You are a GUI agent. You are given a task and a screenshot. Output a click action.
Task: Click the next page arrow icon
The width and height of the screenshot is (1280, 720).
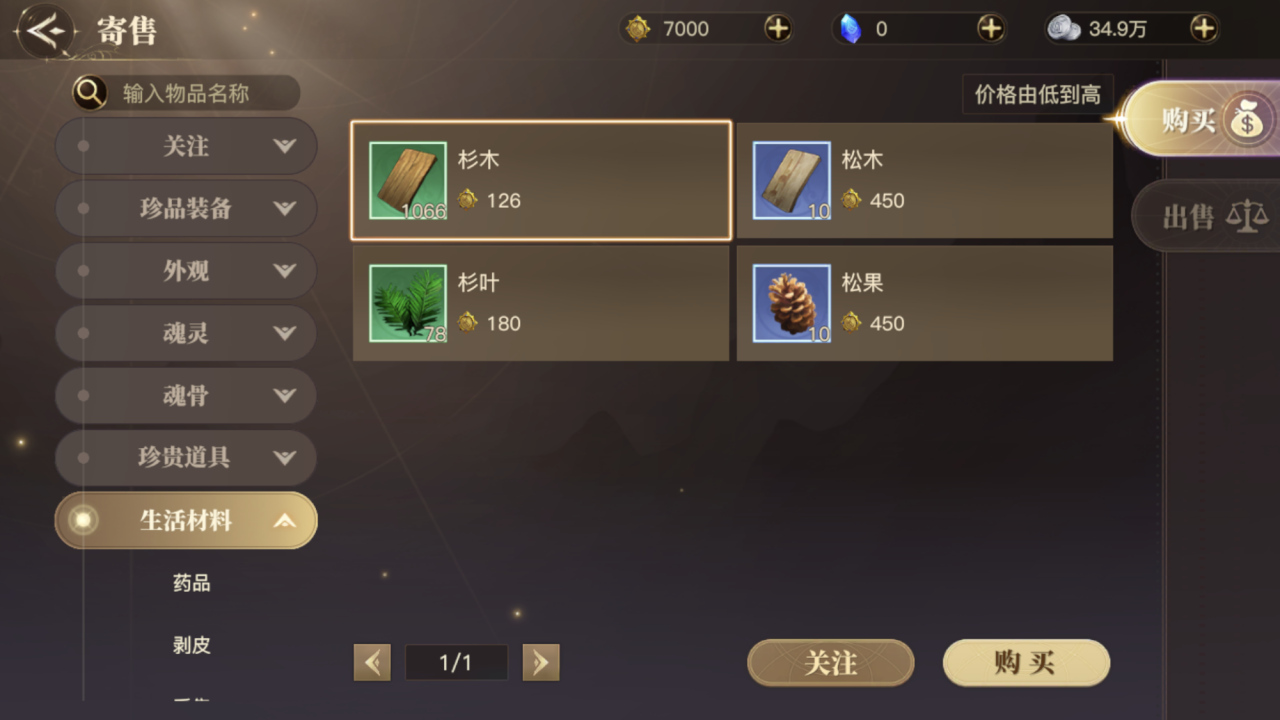tap(541, 662)
